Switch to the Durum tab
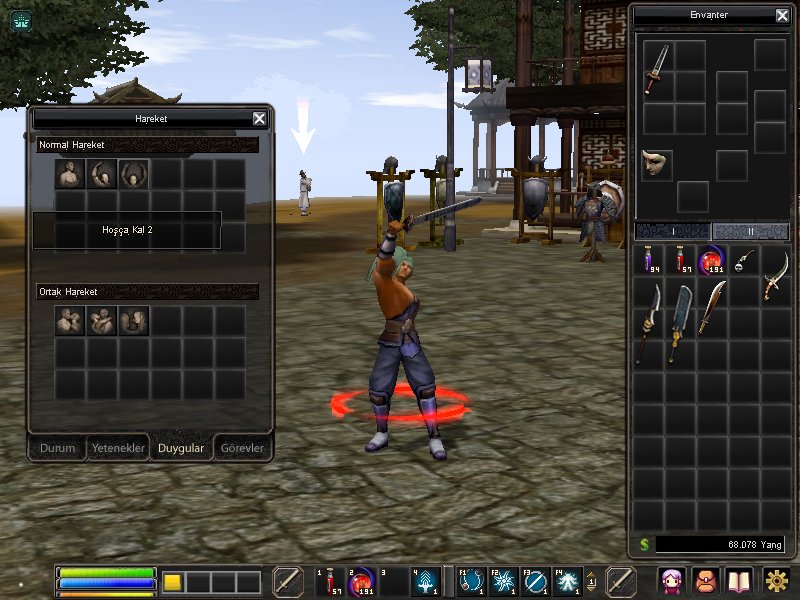Viewport: 800px width, 600px height. tap(57, 448)
